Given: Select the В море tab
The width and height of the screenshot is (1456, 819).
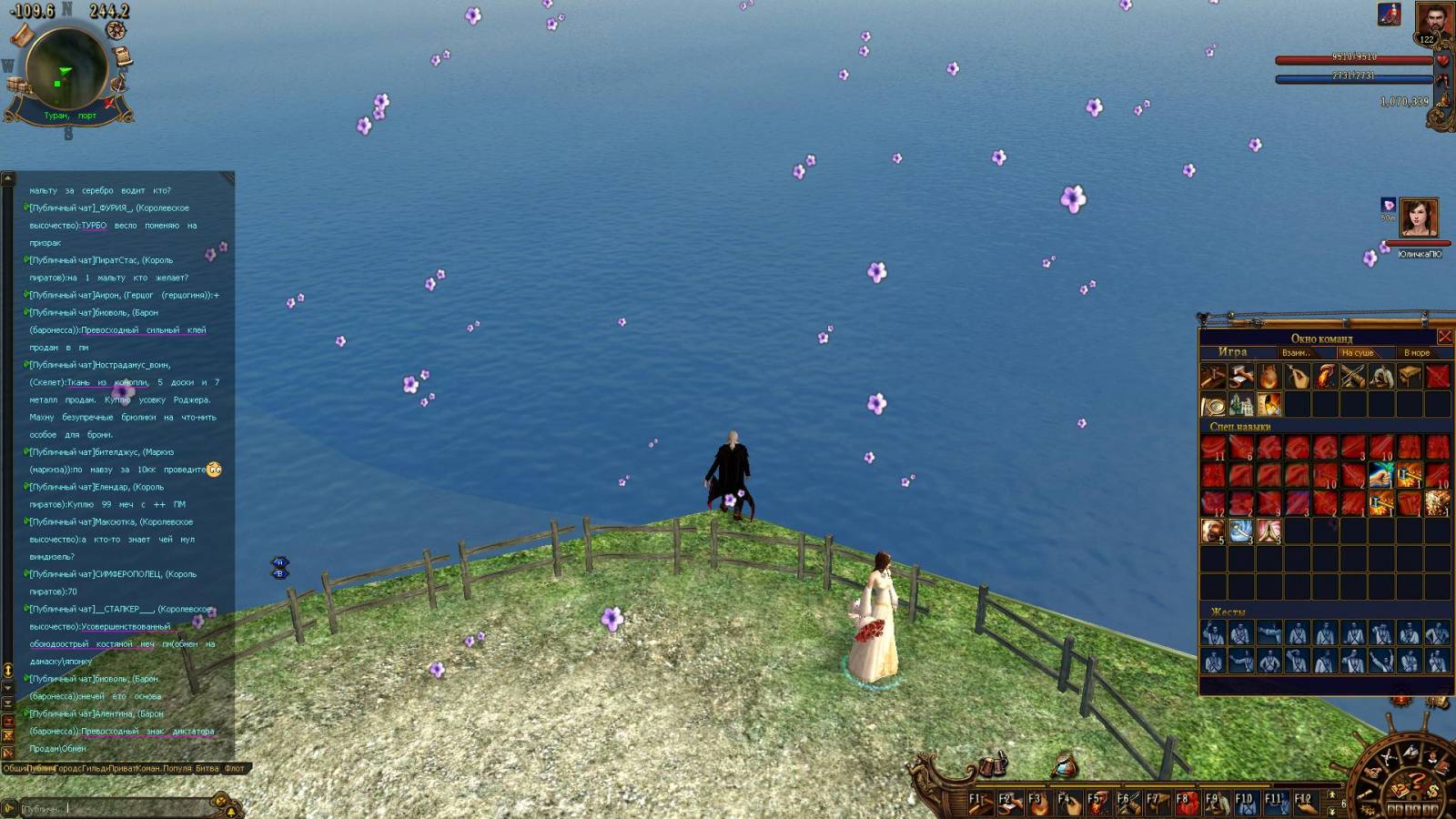Looking at the screenshot, I should coord(1416,352).
